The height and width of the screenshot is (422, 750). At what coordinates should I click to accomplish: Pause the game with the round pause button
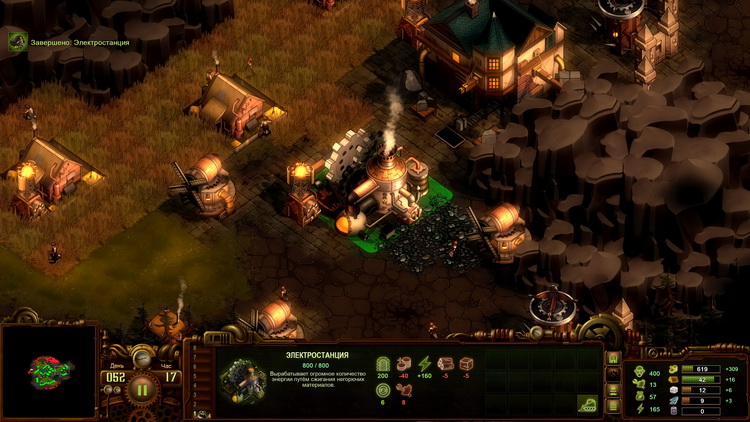click(x=141, y=388)
